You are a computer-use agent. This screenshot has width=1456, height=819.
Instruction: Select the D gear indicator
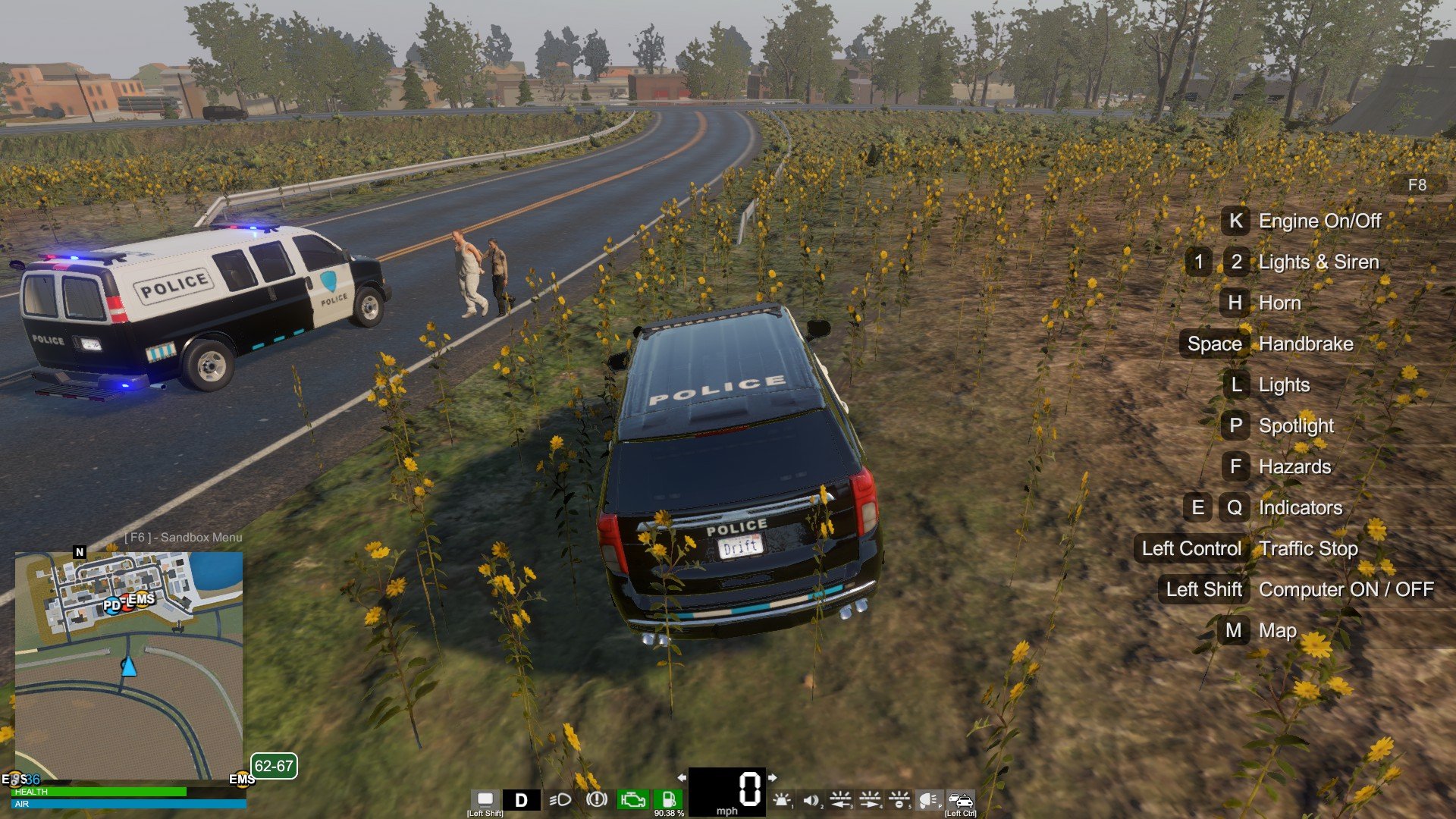pyautogui.click(x=521, y=800)
